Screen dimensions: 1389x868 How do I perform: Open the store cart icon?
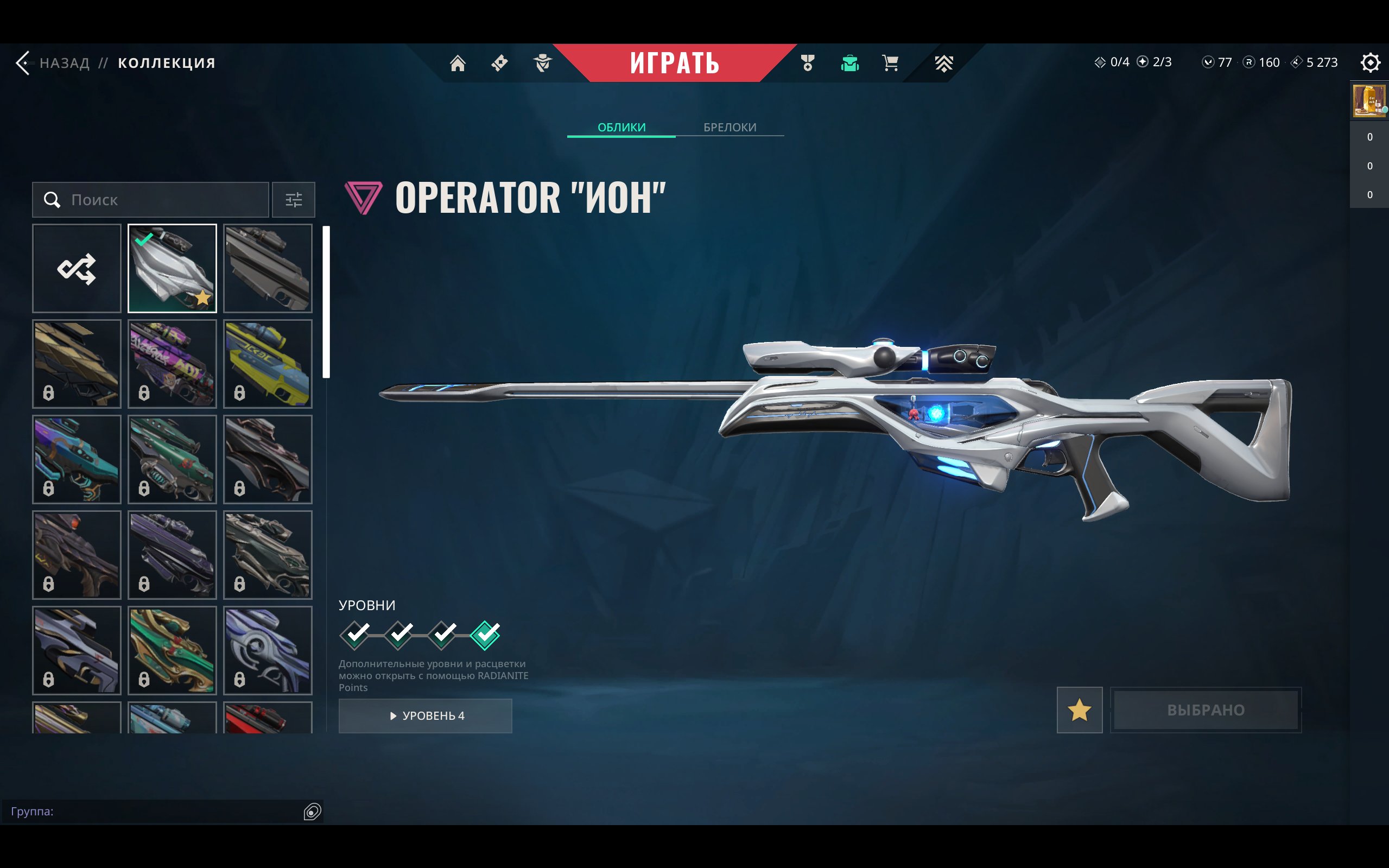point(890,62)
